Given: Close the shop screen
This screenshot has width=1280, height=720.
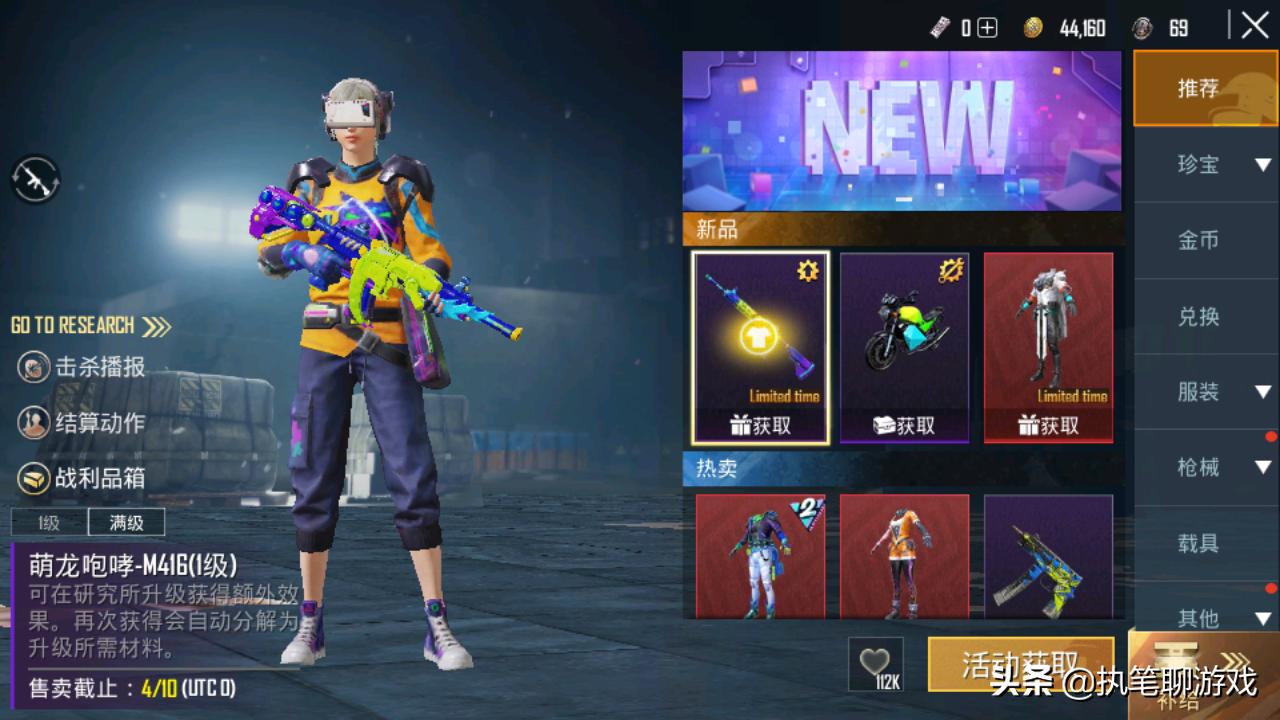Looking at the screenshot, I should tap(1255, 26).
